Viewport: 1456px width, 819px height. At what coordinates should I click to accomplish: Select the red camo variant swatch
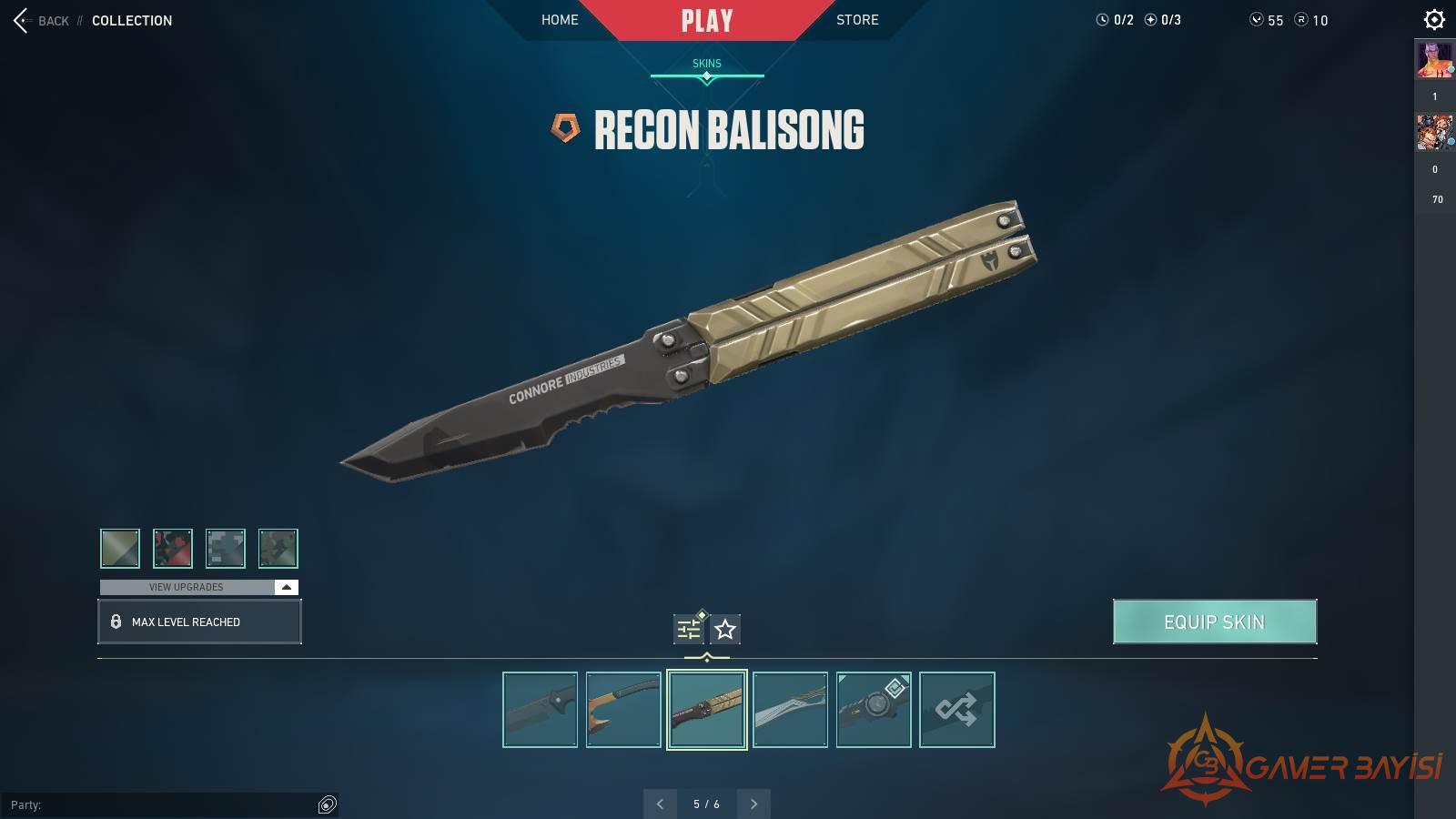(x=173, y=548)
